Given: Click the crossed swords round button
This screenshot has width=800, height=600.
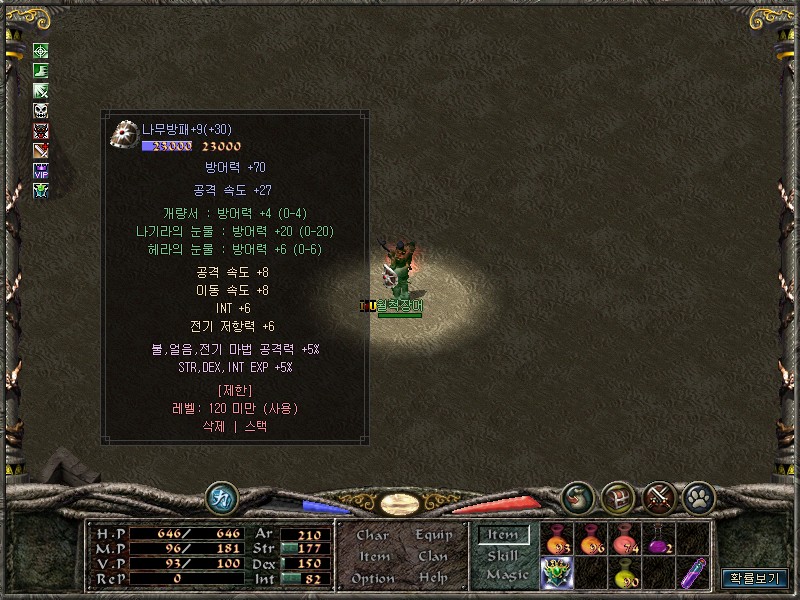Looking at the screenshot, I should [658, 496].
